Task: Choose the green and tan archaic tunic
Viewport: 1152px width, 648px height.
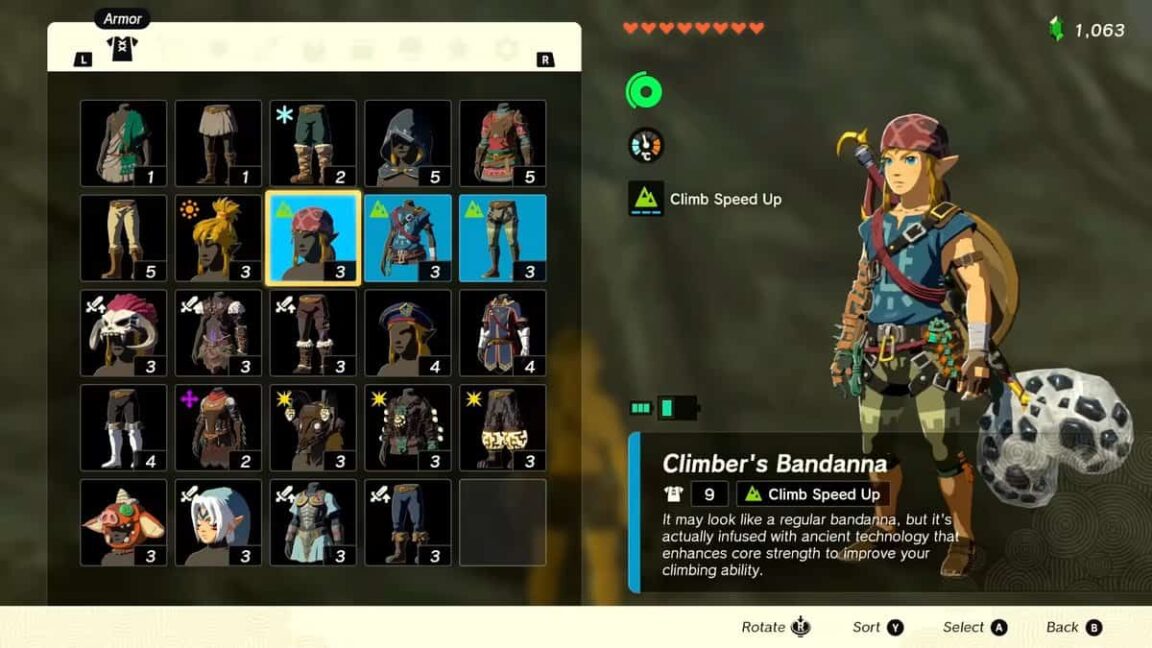Action: click(123, 143)
